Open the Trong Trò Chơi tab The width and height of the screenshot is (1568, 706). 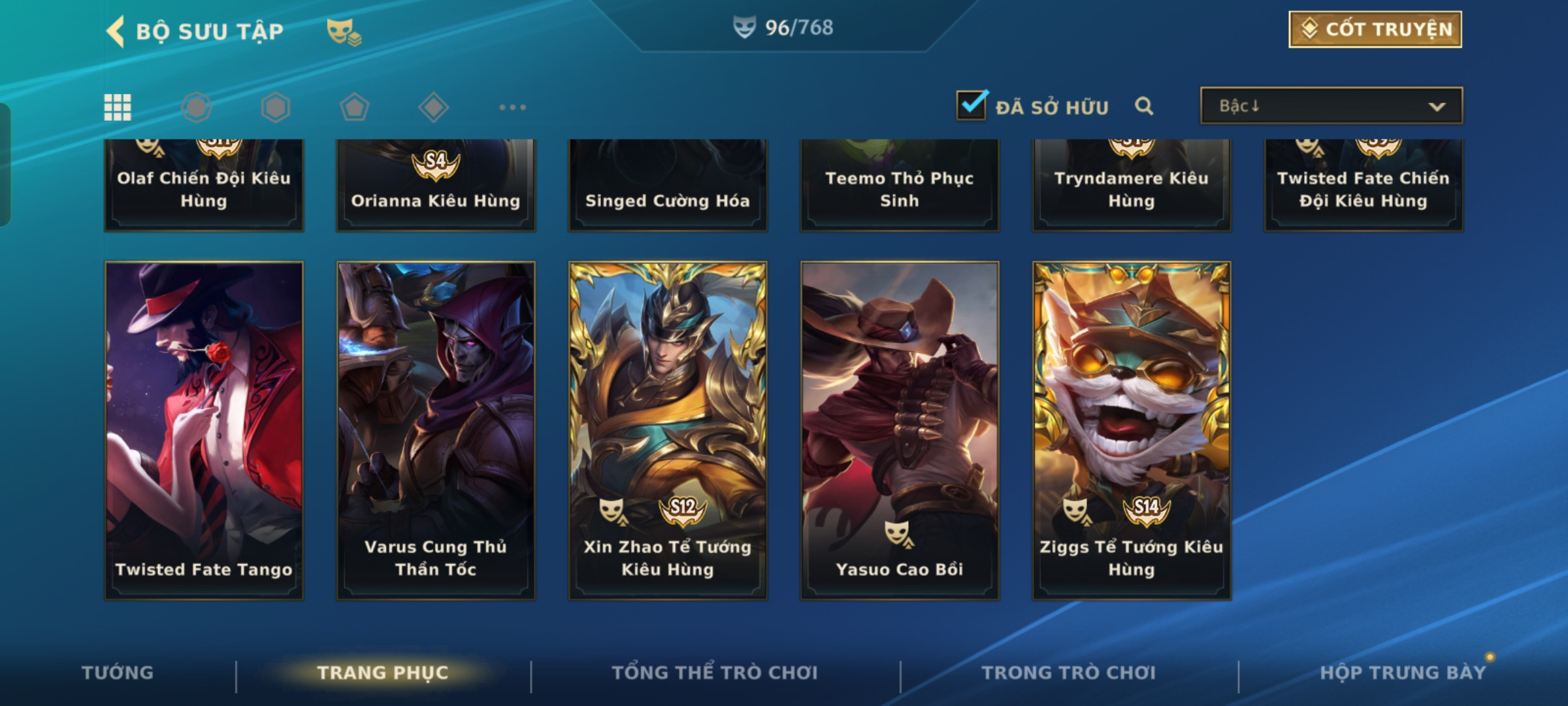1069,673
